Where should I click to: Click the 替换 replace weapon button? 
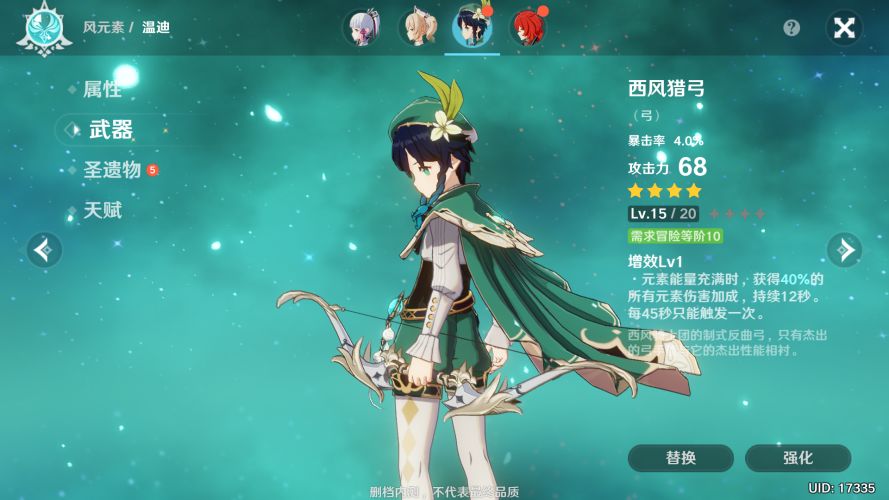[x=680, y=458]
